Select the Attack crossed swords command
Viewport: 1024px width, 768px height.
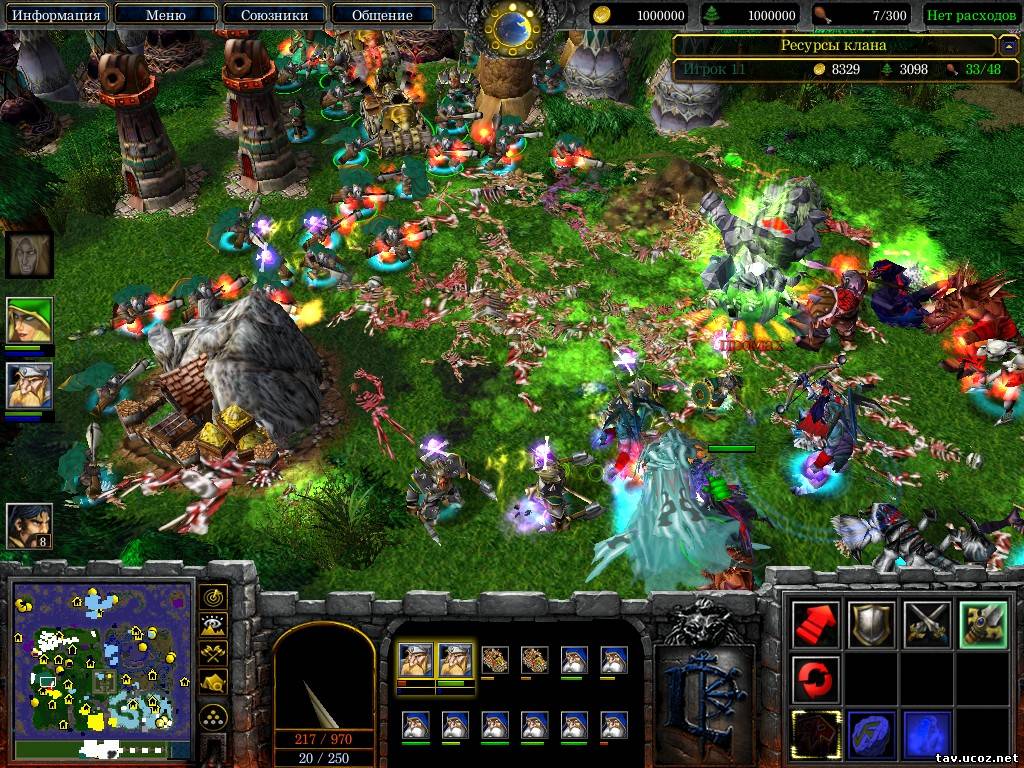925,624
